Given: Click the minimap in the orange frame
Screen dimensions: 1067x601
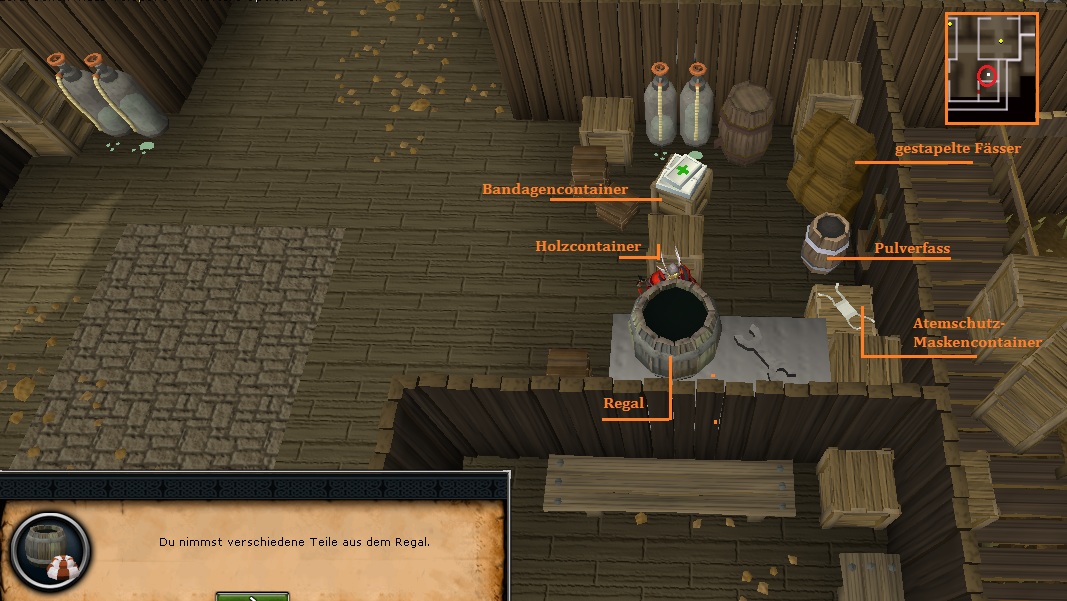Looking at the screenshot, I should point(991,68).
